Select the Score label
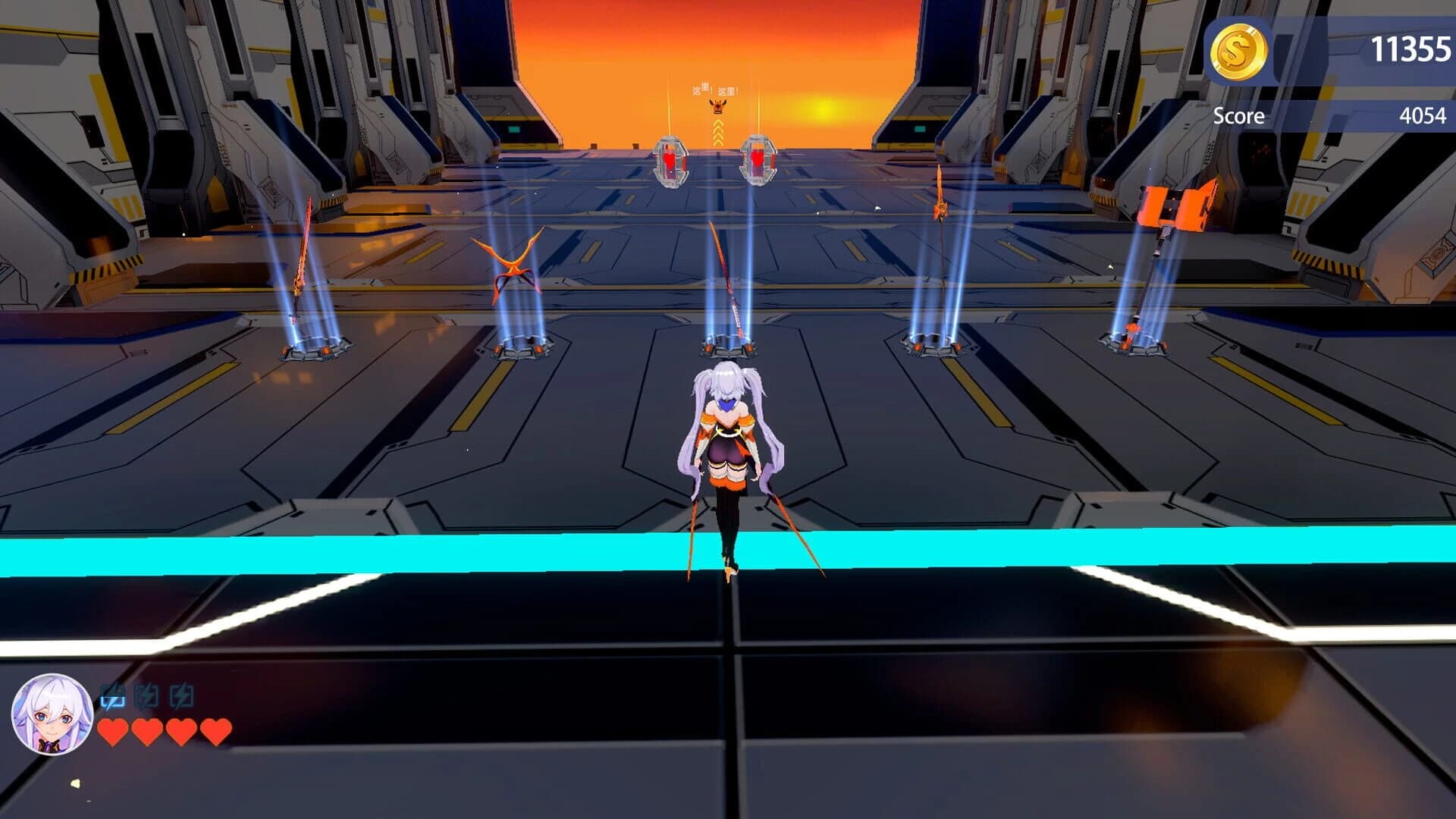The width and height of the screenshot is (1456, 819). click(x=1239, y=115)
